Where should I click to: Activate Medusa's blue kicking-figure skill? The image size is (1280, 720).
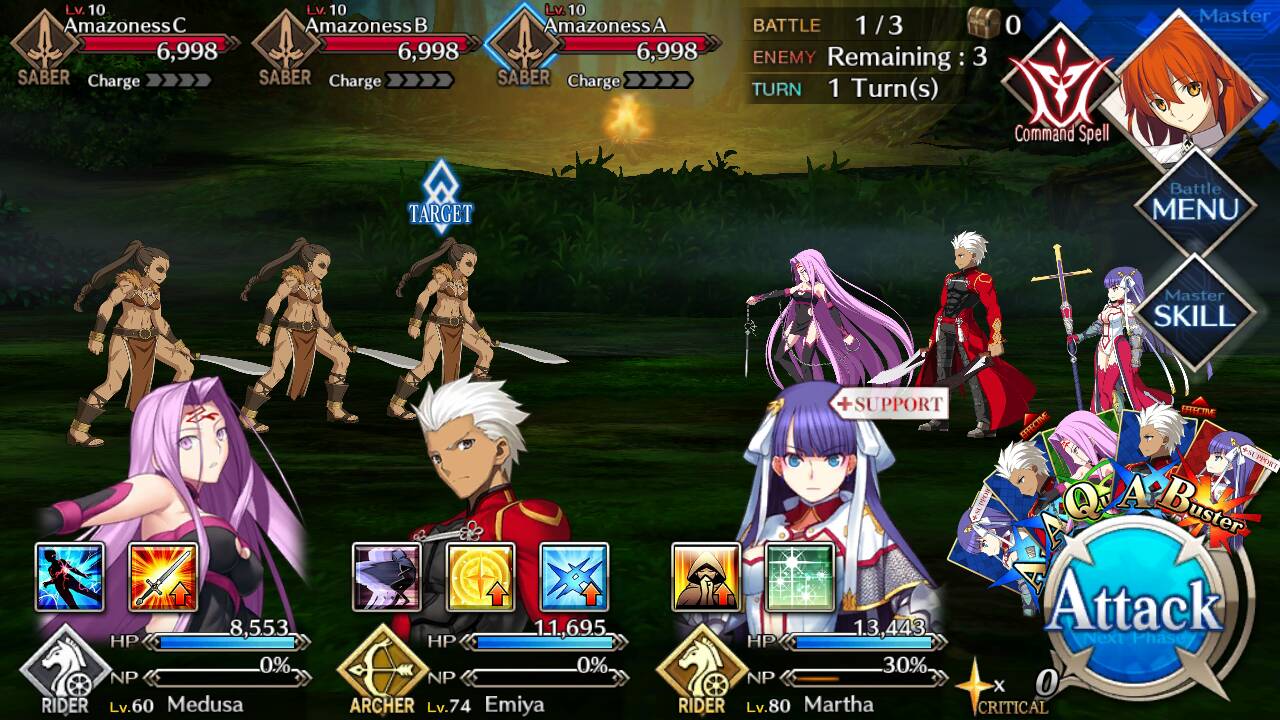point(70,577)
